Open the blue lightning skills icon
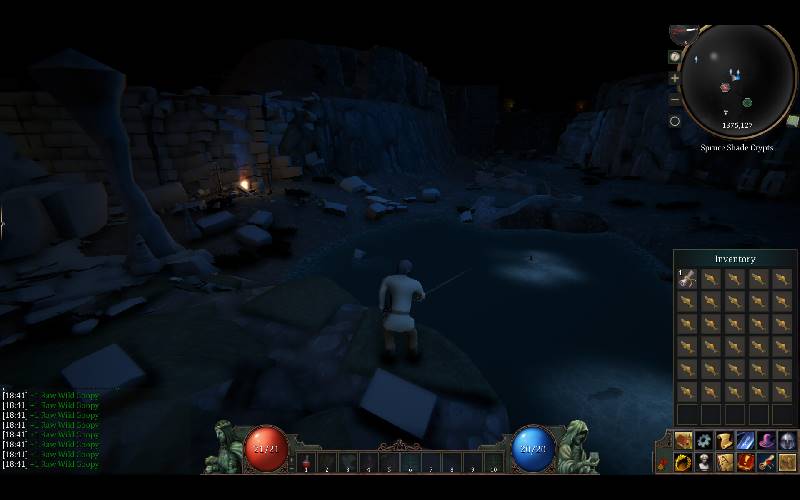800x500 pixels. click(x=746, y=441)
